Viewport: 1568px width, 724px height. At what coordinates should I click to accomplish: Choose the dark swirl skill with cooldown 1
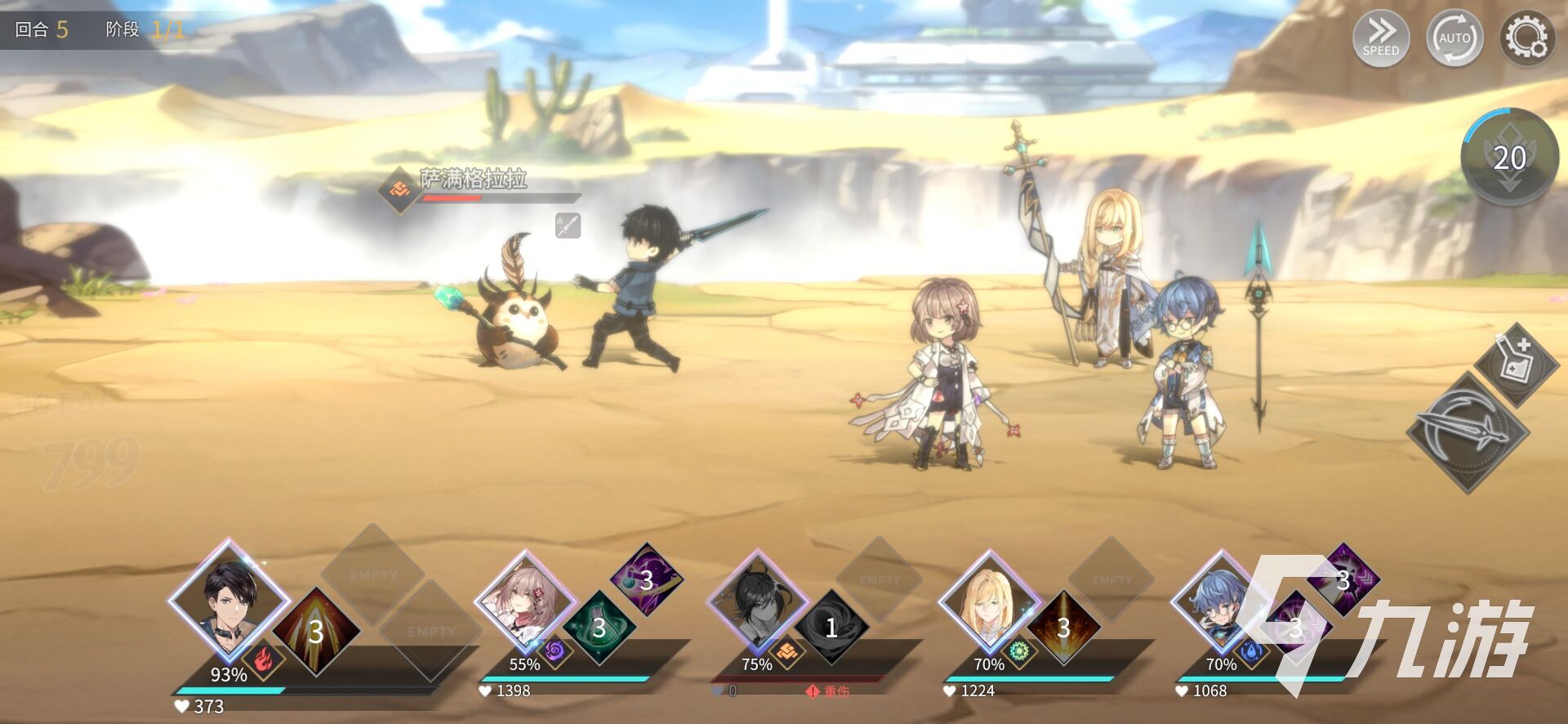(x=831, y=628)
